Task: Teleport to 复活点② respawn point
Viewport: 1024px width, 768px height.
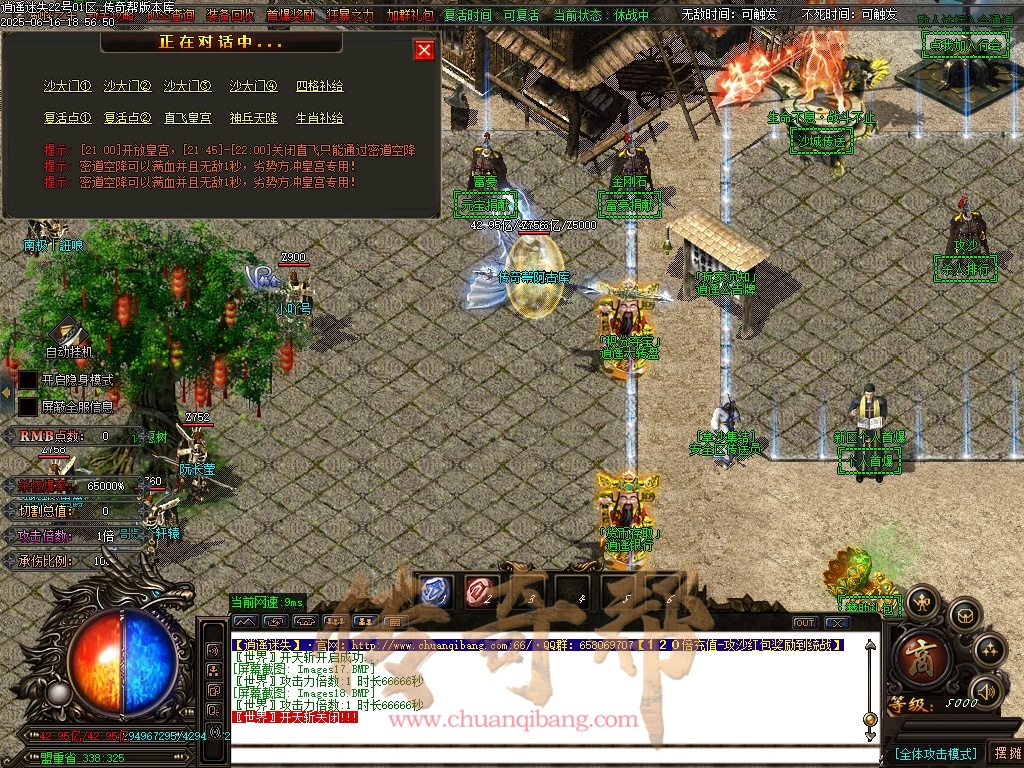Action: coord(127,118)
